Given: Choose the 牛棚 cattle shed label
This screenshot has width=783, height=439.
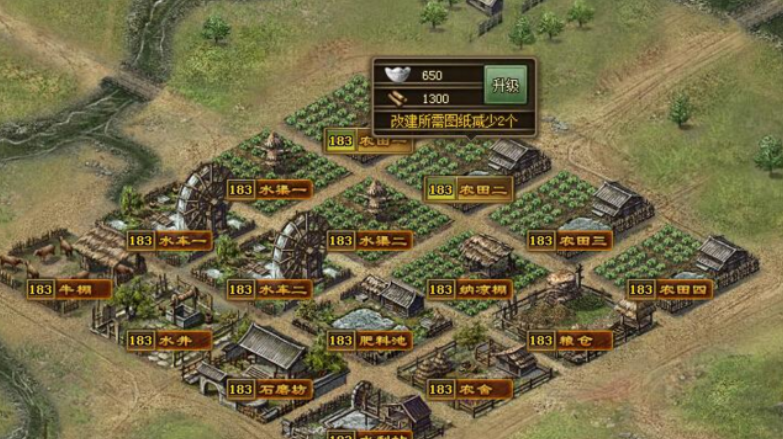Looking at the screenshot, I should point(69,289).
